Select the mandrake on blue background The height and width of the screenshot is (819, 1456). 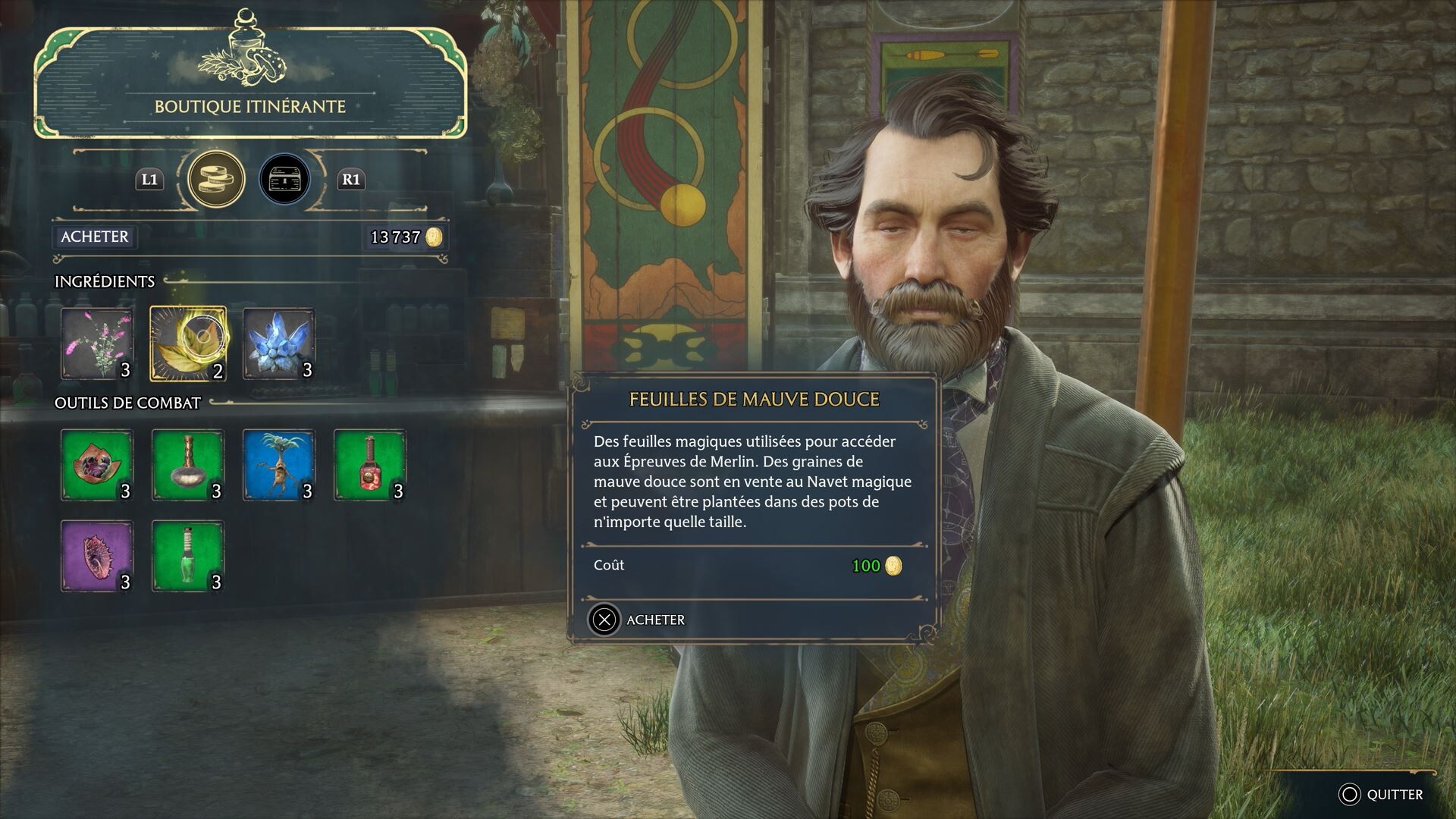click(x=279, y=465)
